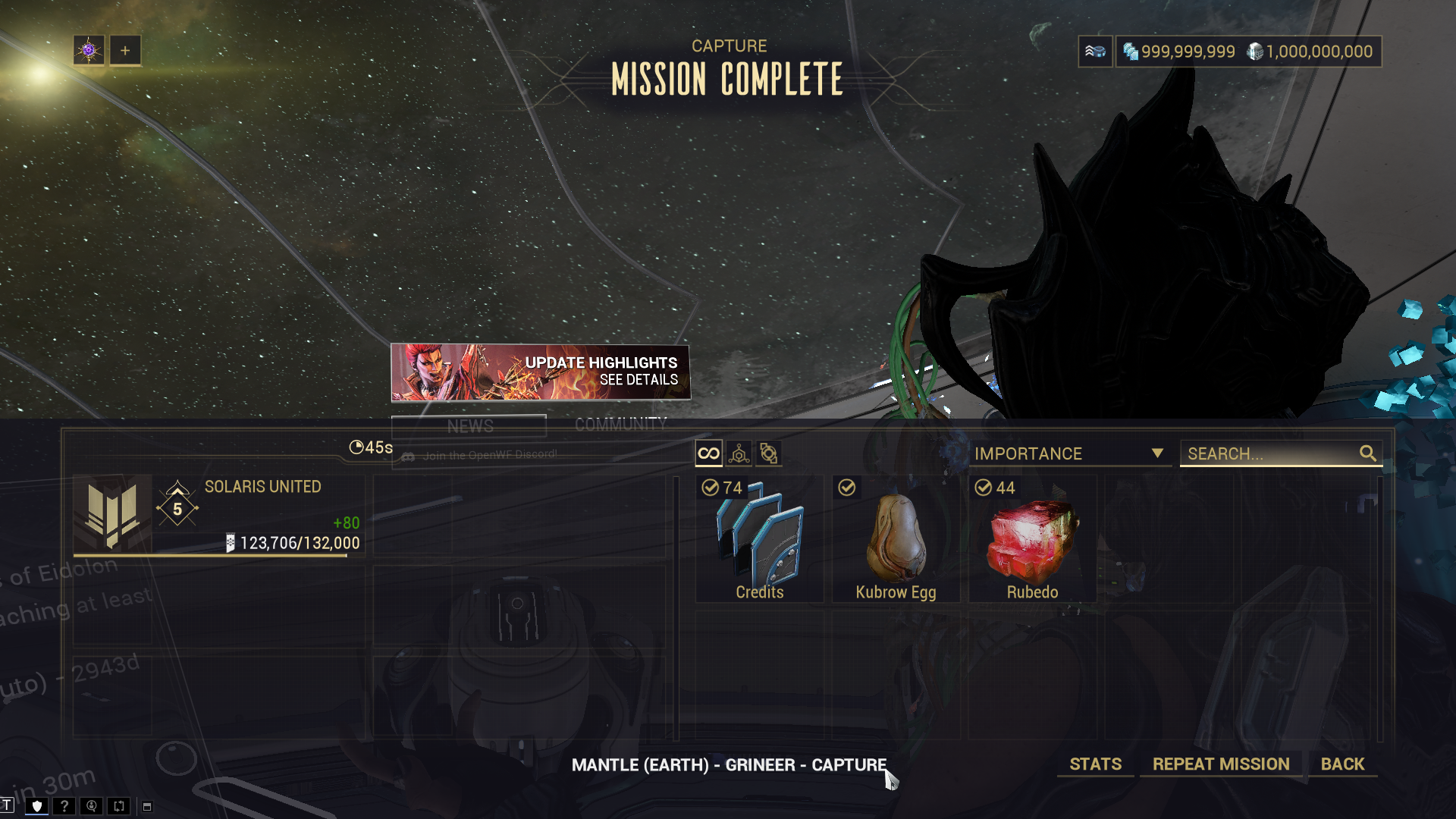Image resolution: width=1456 pixels, height=819 pixels.
Task: Open the mission Stats screen
Action: (x=1095, y=764)
